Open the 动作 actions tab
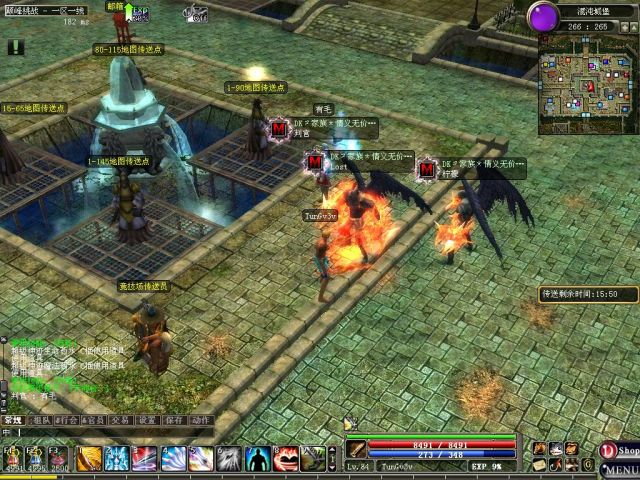The width and height of the screenshot is (640, 480). tap(201, 420)
